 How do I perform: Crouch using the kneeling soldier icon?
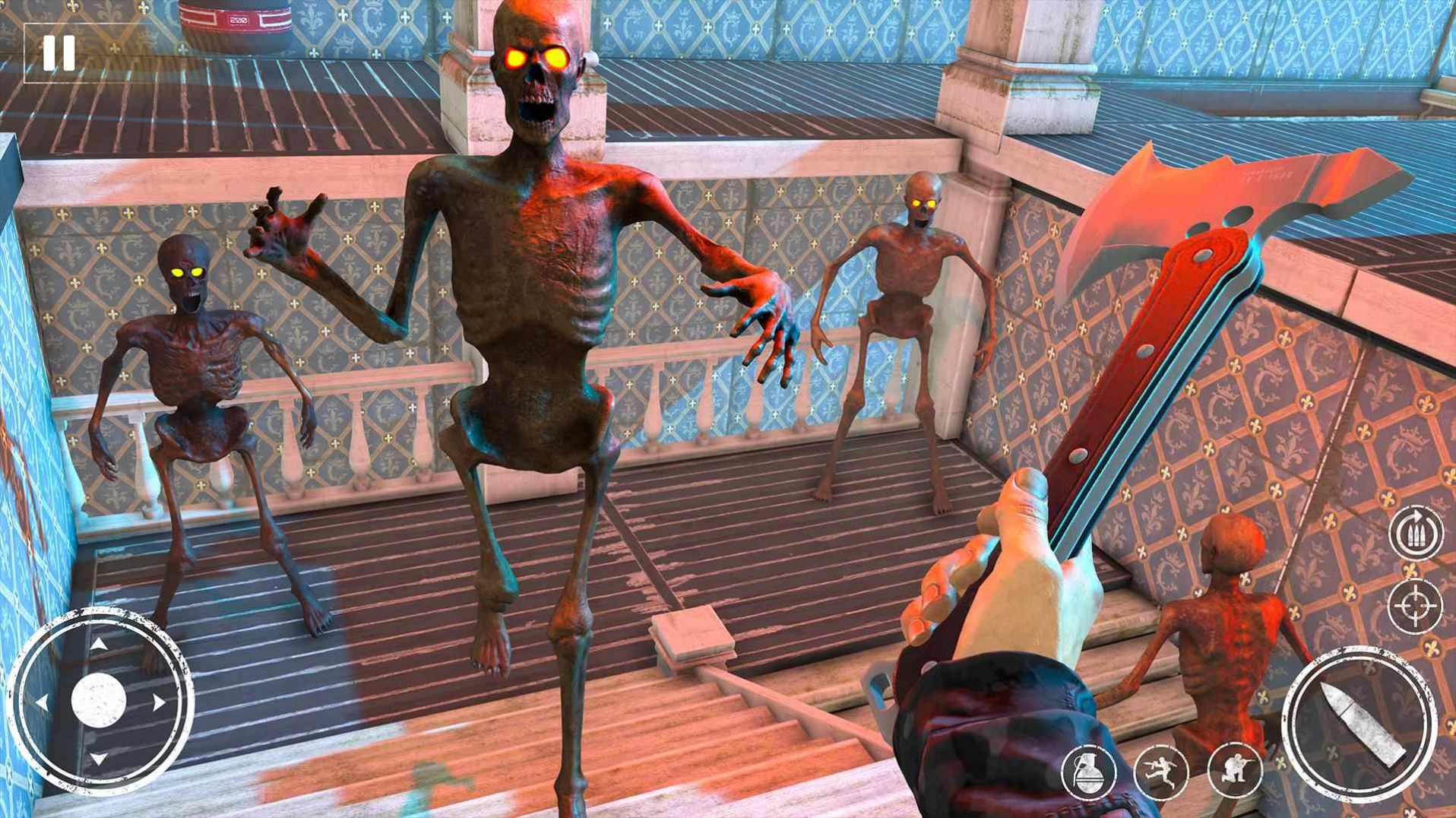[x=1234, y=771]
